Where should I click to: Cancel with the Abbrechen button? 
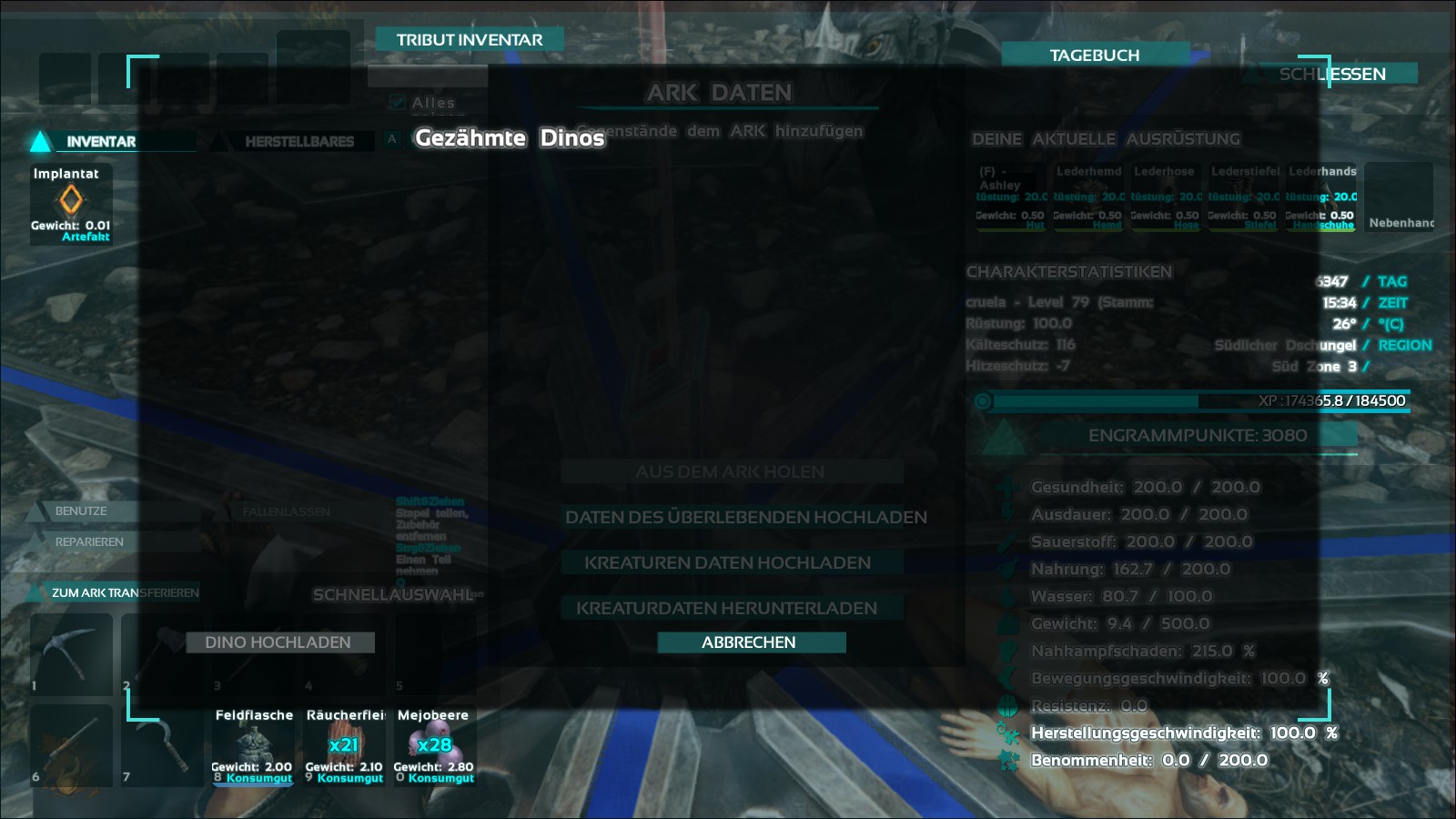point(749,642)
